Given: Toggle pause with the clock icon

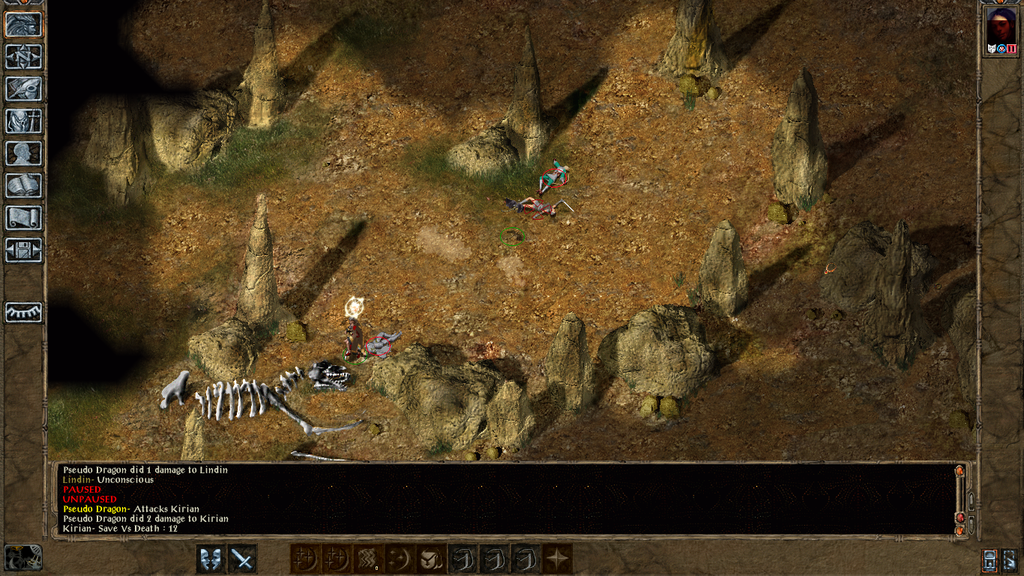Looking at the screenshot, I should 23,558.
